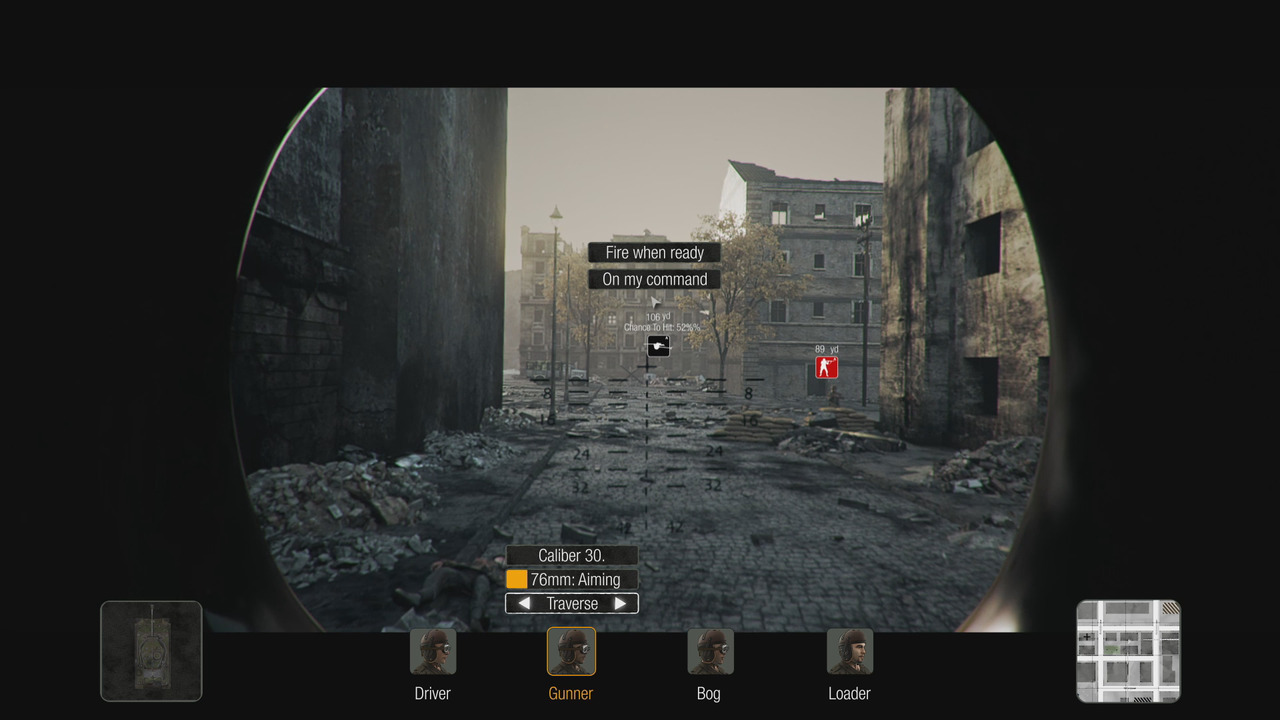Select the 76mm Aiming gun entry
The width and height of the screenshot is (1280, 720).
point(572,580)
